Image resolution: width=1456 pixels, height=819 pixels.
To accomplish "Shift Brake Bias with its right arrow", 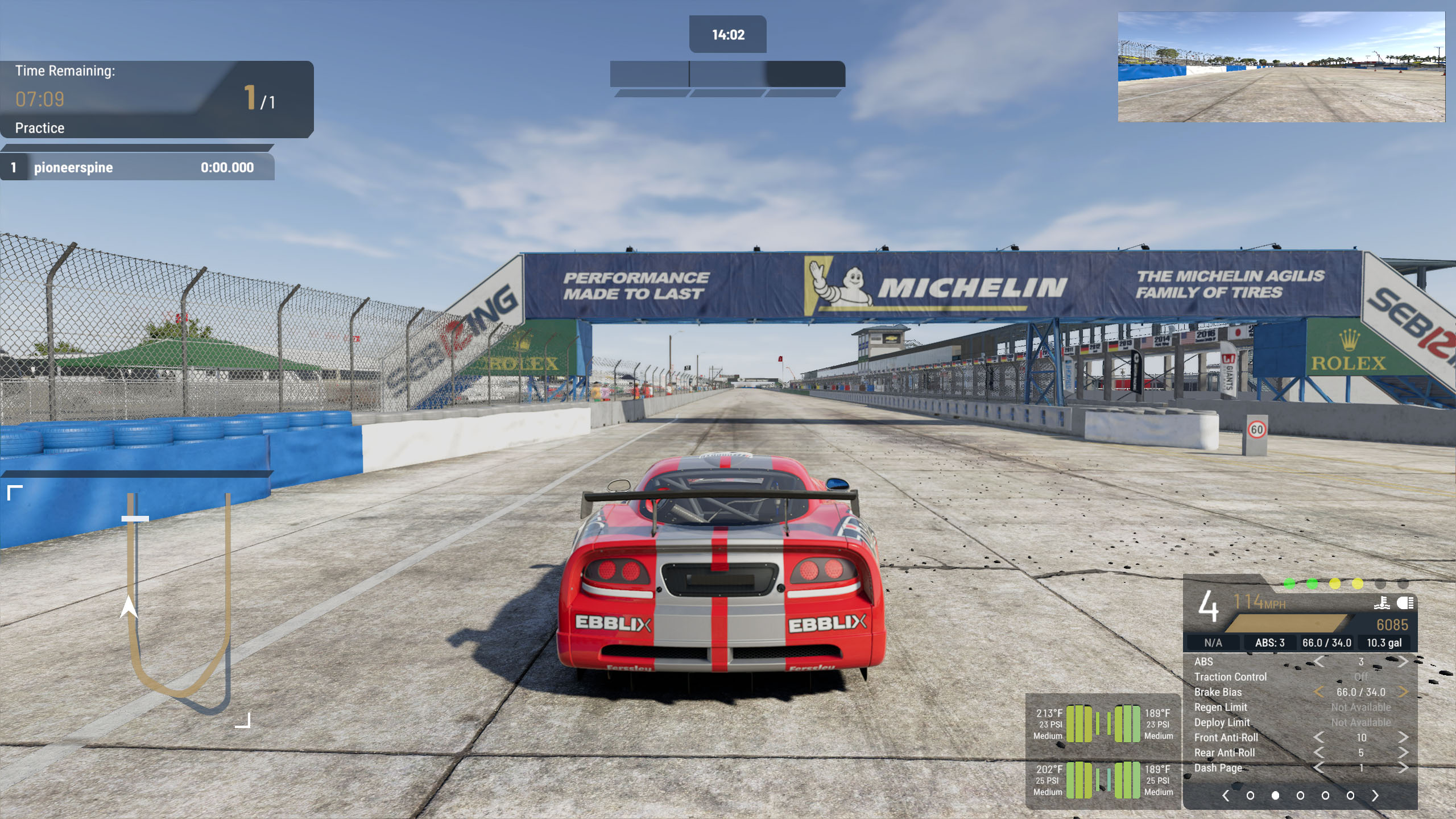I will (1403, 692).
